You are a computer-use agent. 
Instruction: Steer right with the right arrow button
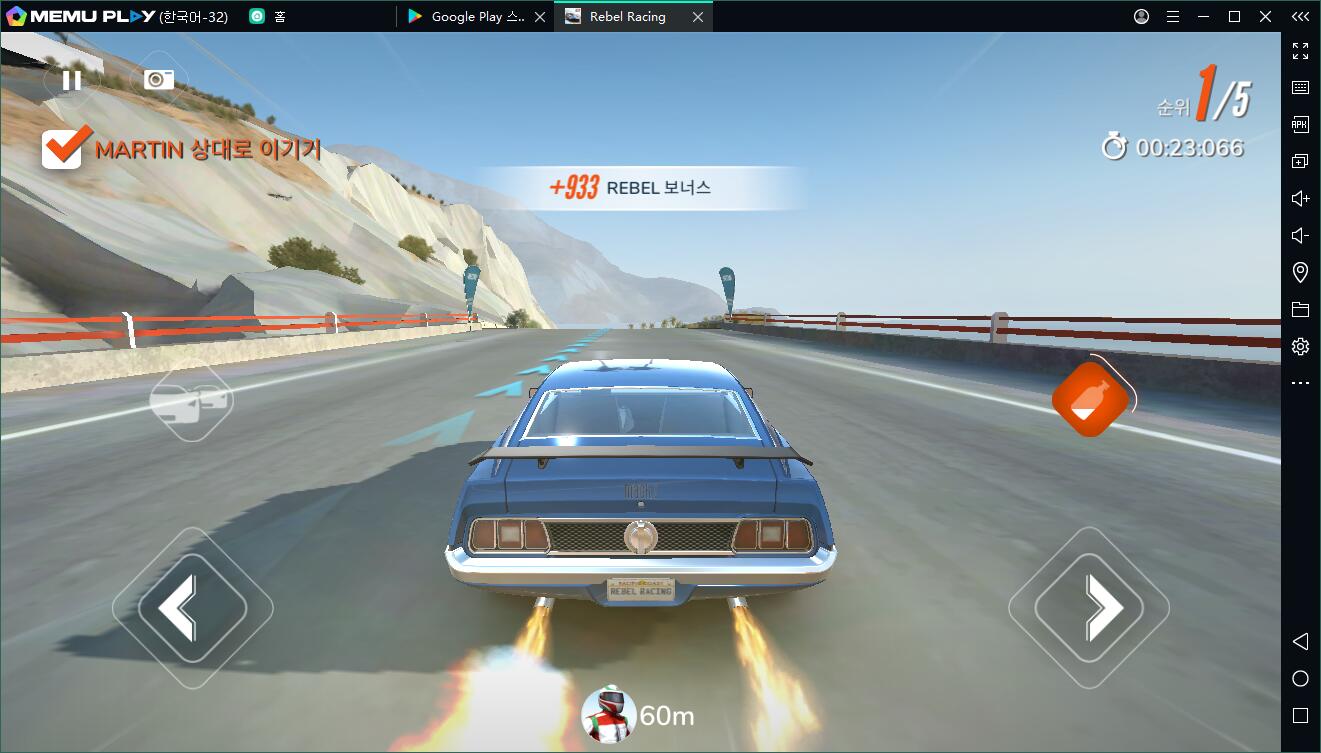point(1089,608)
